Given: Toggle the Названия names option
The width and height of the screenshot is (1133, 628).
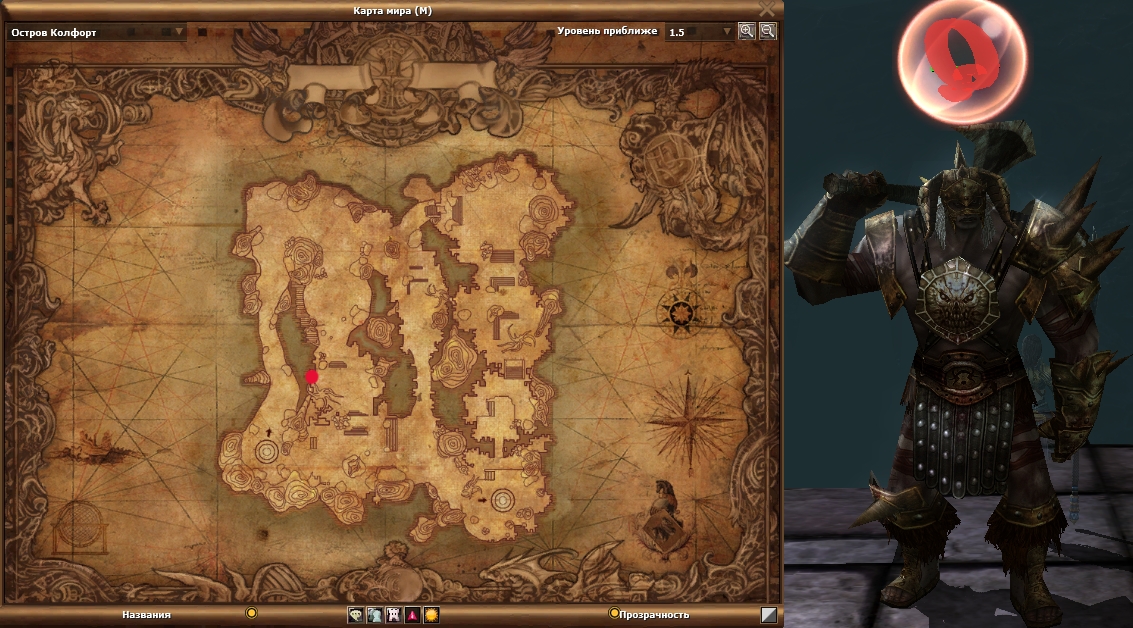Looking at the screenshot, I should tap(252, 613).
